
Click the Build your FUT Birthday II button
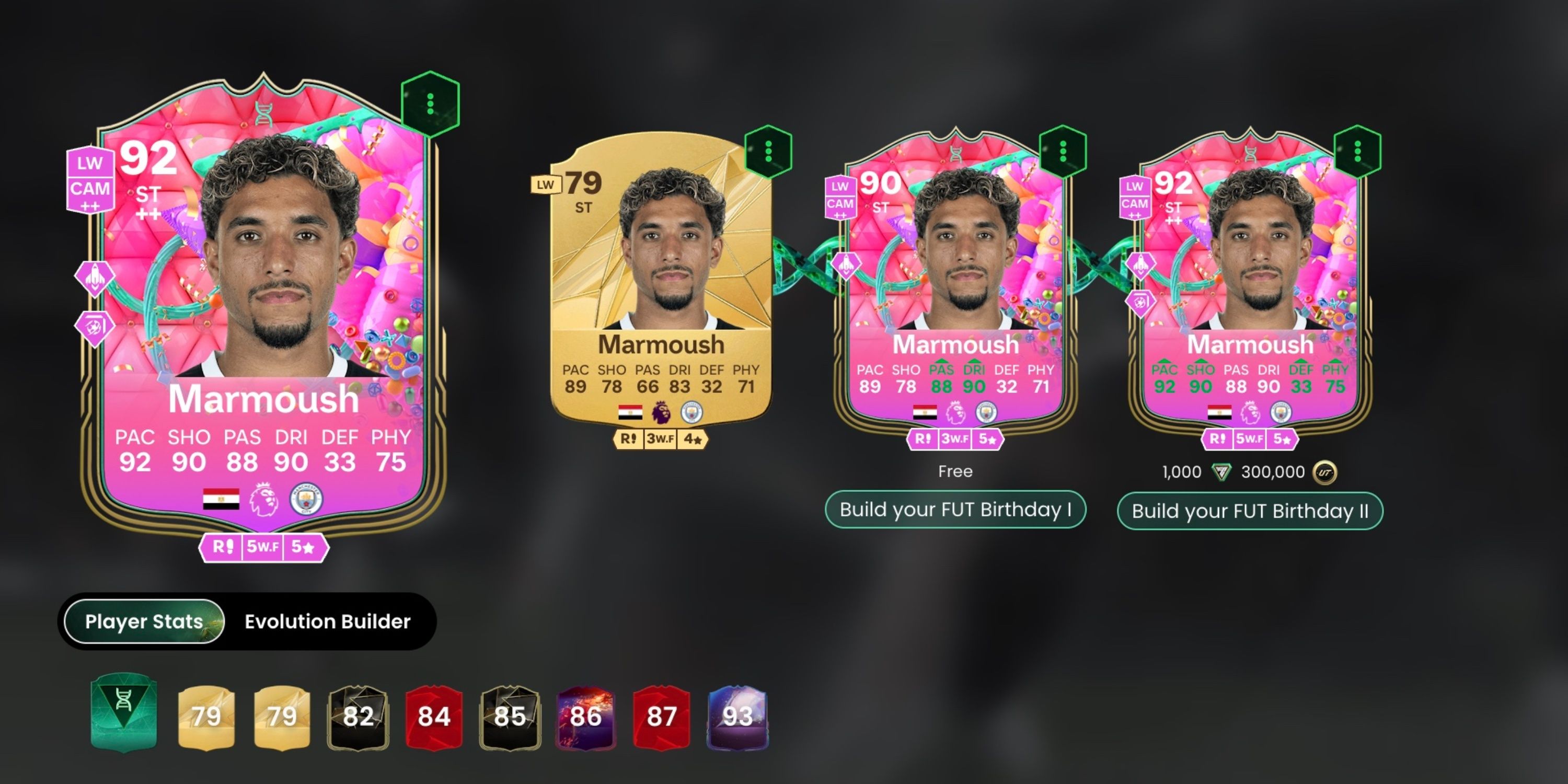click(1250, 511)
